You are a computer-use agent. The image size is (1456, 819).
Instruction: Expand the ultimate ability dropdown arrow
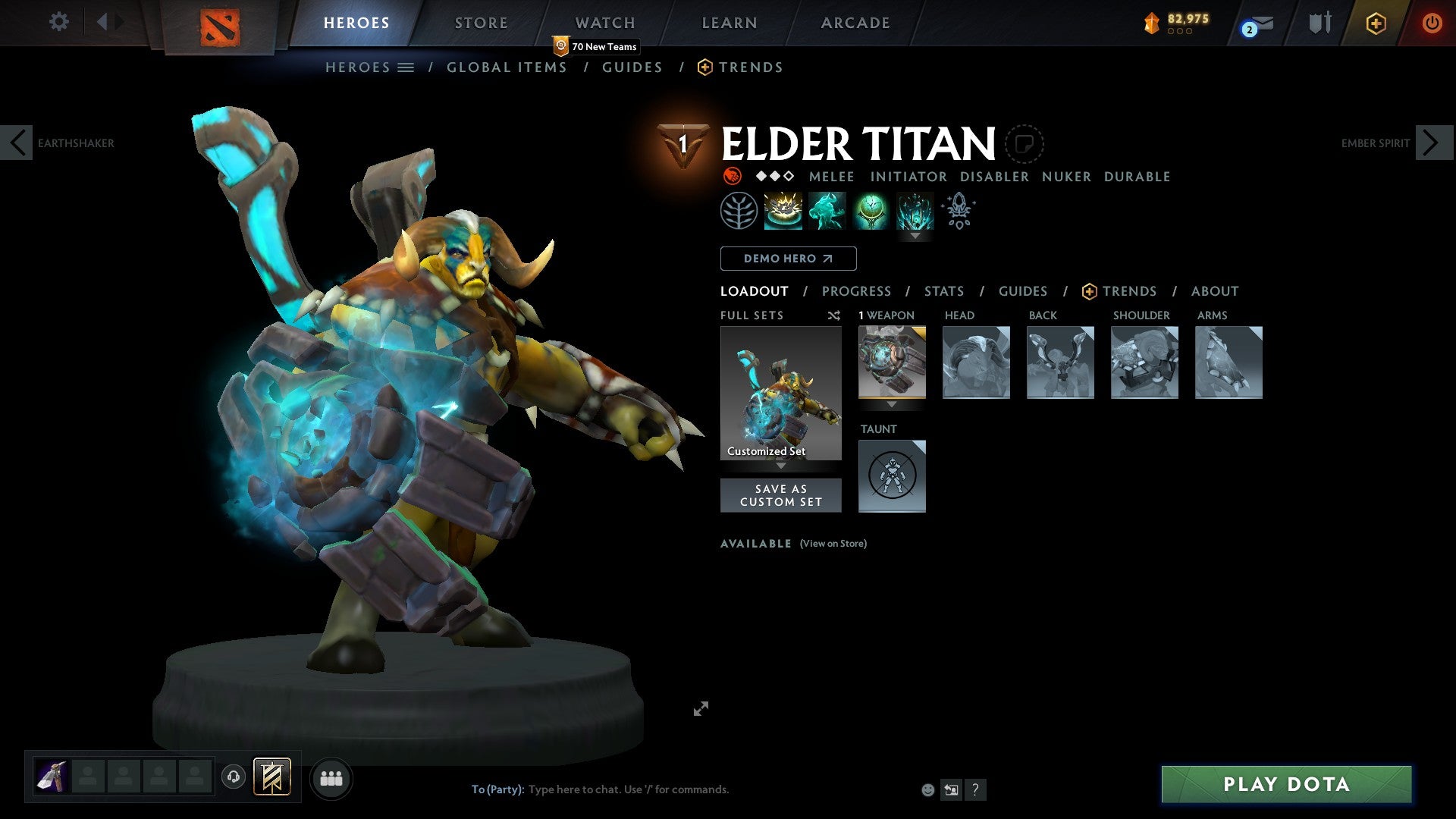pos(915,236)
